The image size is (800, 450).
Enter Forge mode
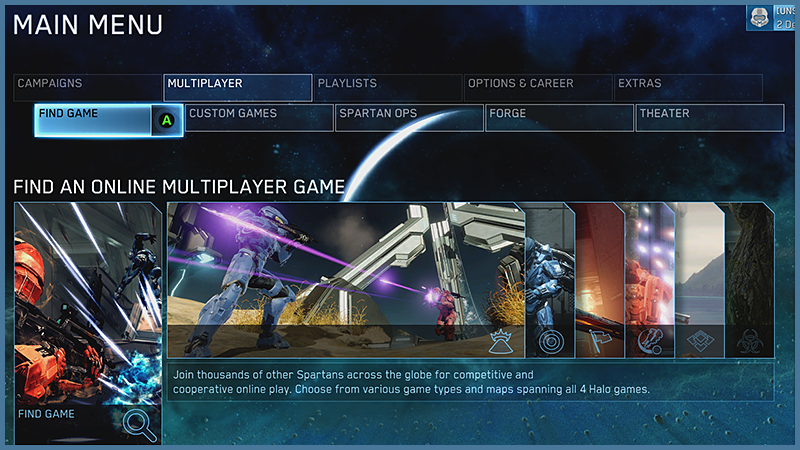click(559, 118)
